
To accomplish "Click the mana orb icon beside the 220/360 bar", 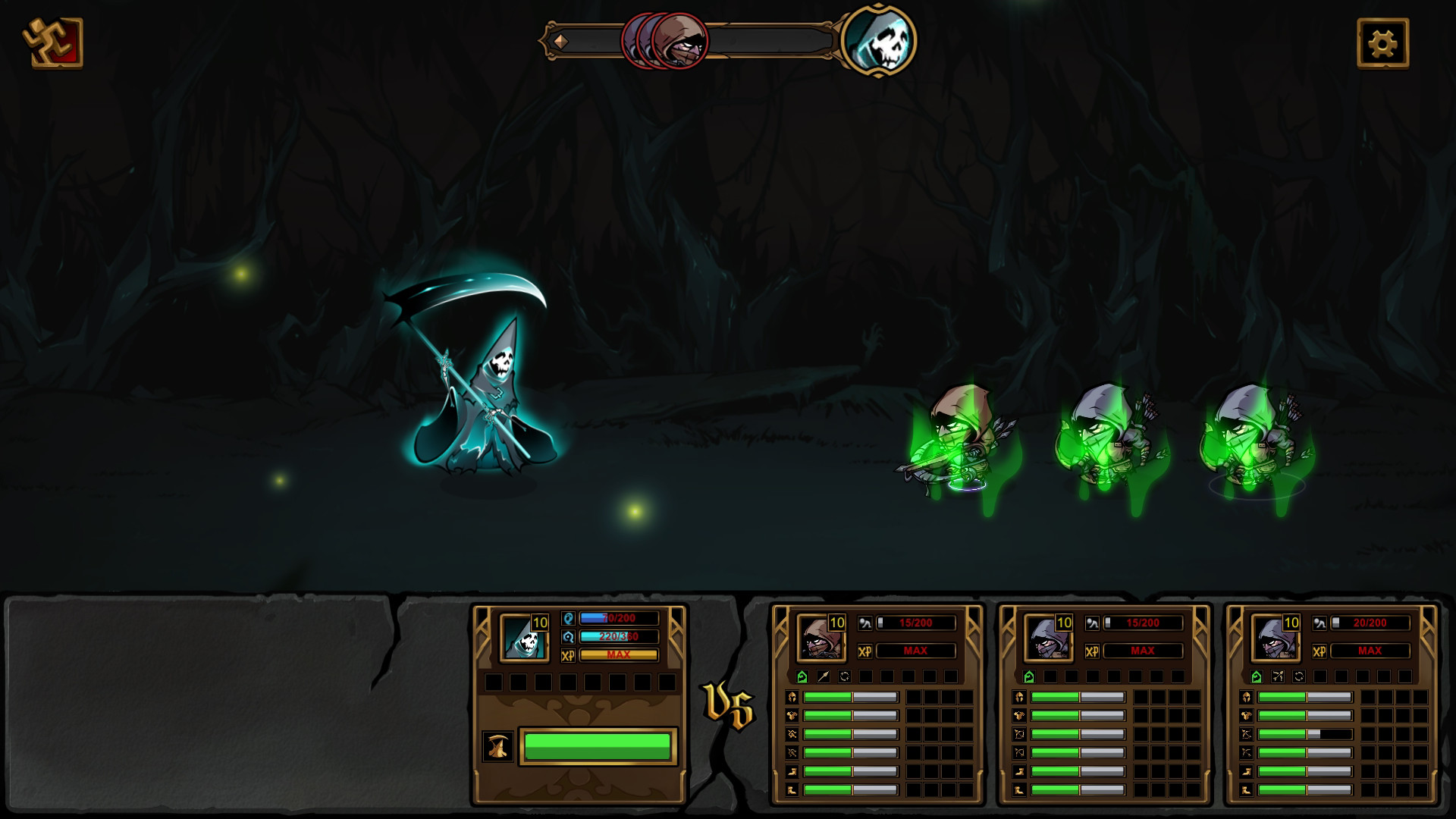I will 568,636.
